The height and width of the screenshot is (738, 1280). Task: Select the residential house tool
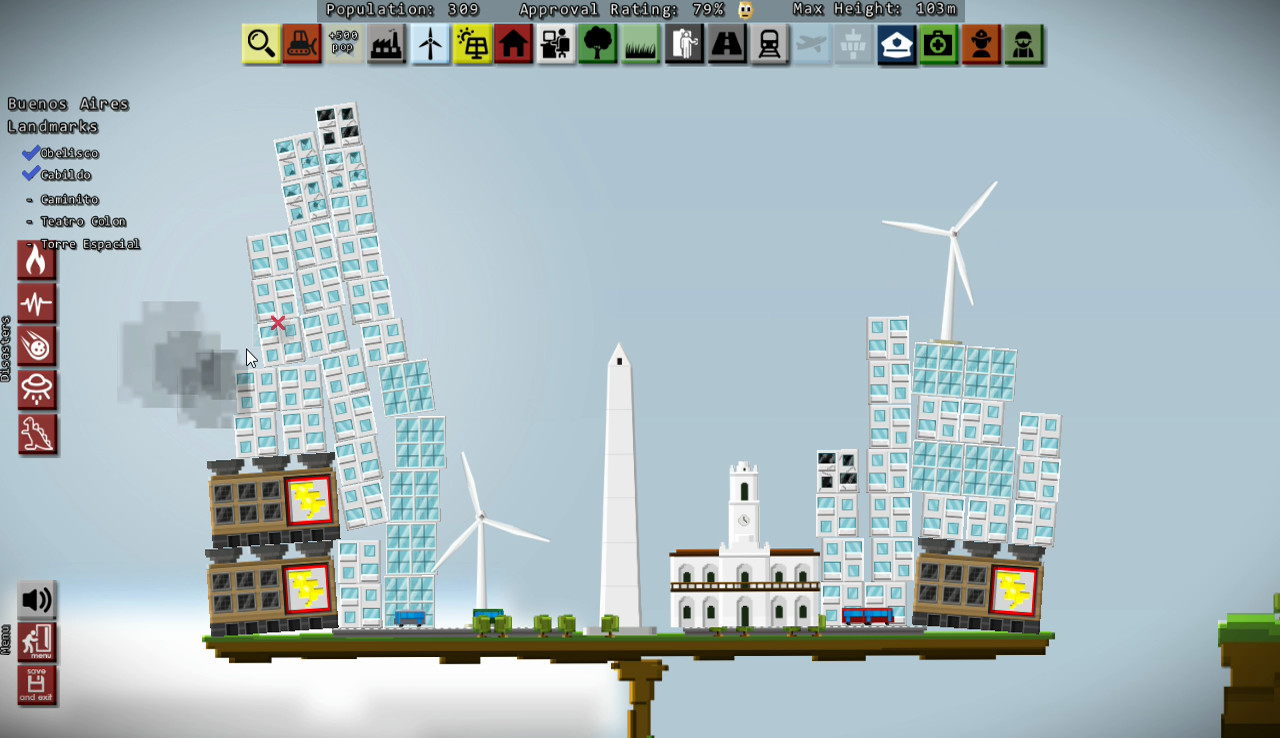[515, 44]
